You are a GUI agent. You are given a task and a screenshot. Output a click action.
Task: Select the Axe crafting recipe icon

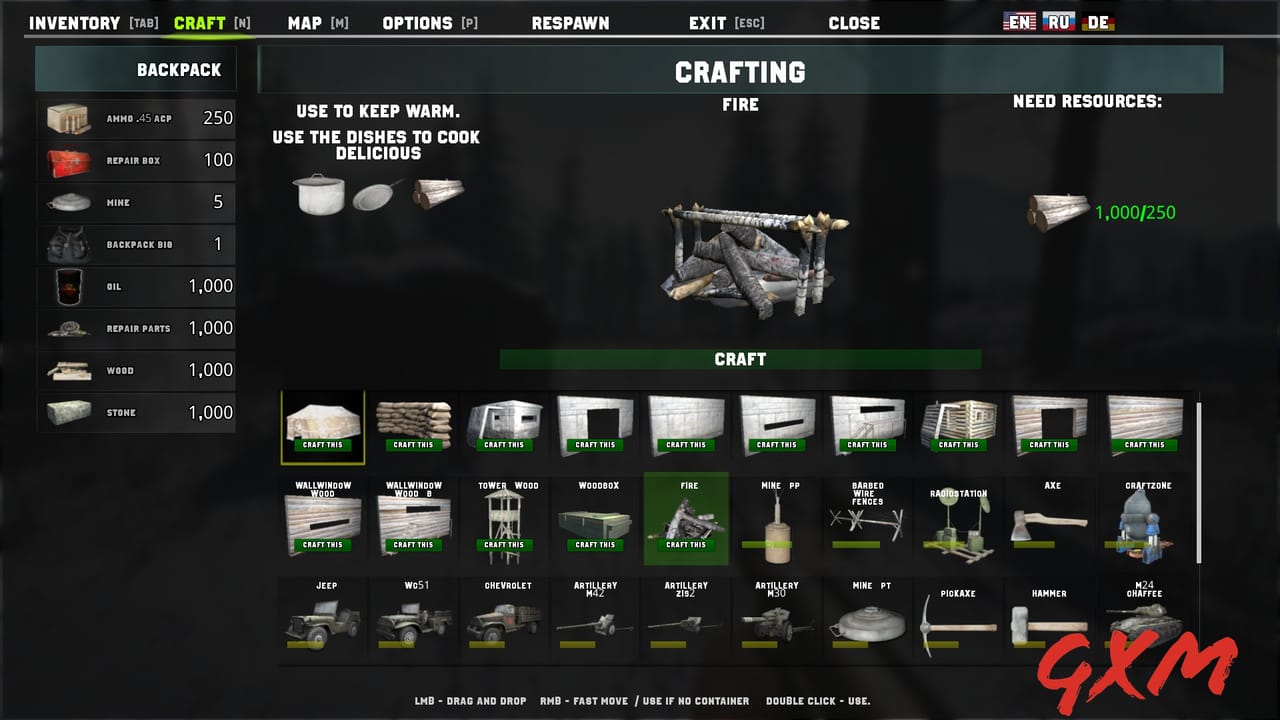(x=1049, y=520)
